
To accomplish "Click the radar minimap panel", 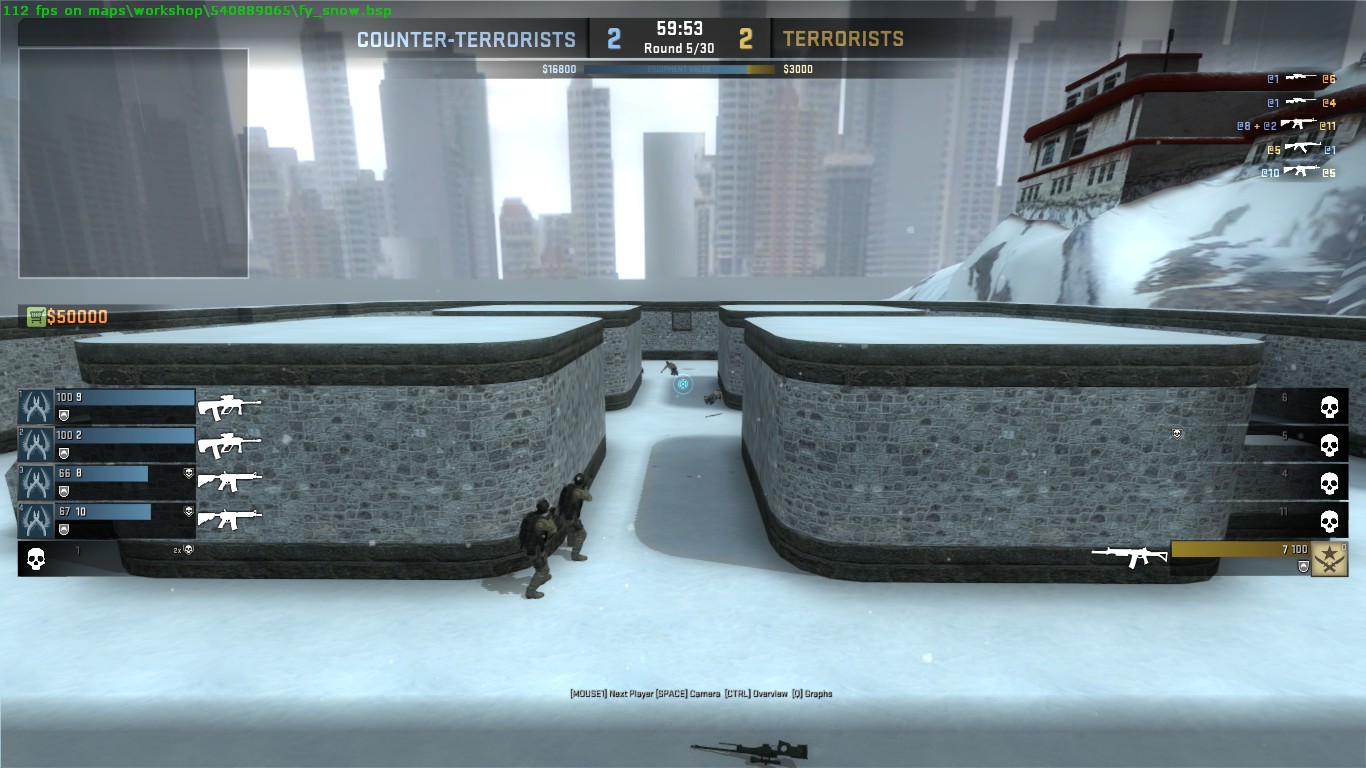I will tap(133, 163).
